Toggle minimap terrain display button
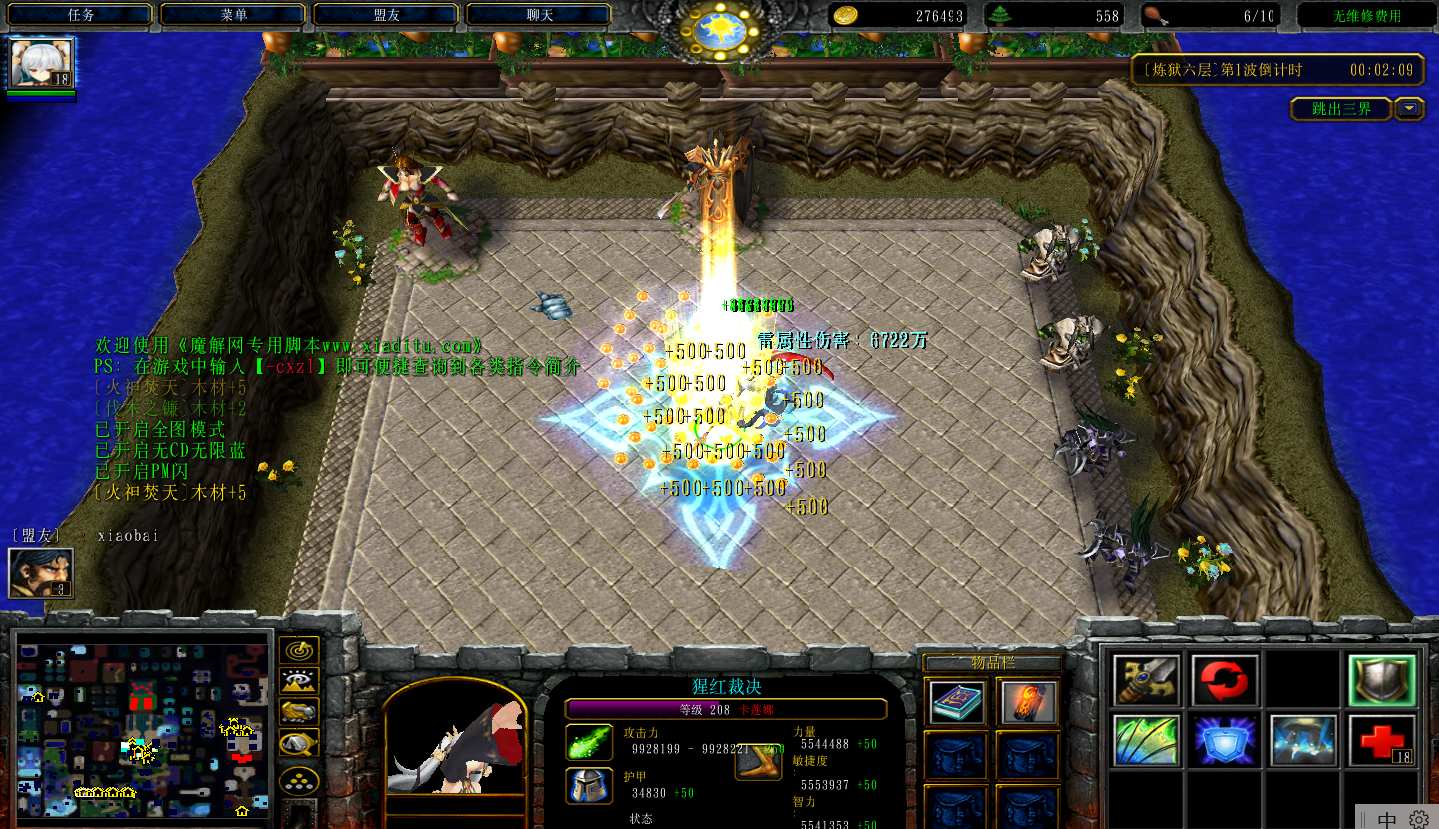This screenshot has width=1439, height=829. pos(299,681)
